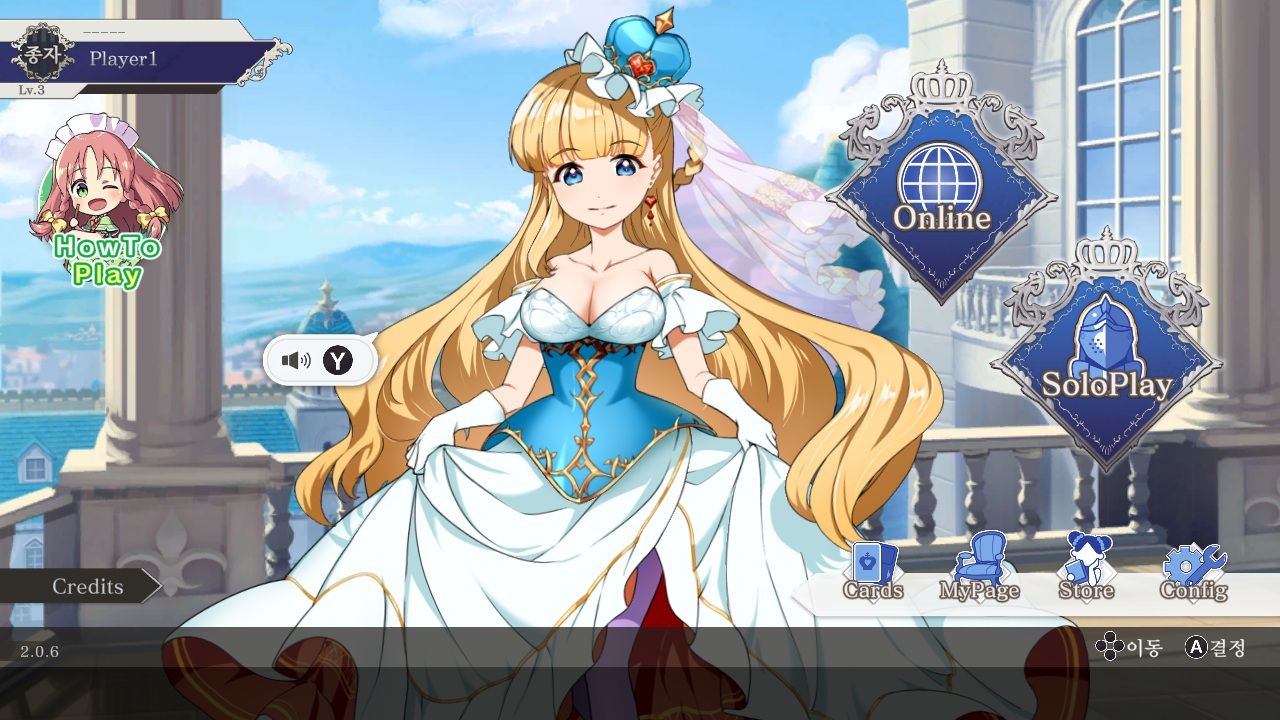Select the SoloPlay mode
This screenshot has height=720, width=1280.
1106,360
